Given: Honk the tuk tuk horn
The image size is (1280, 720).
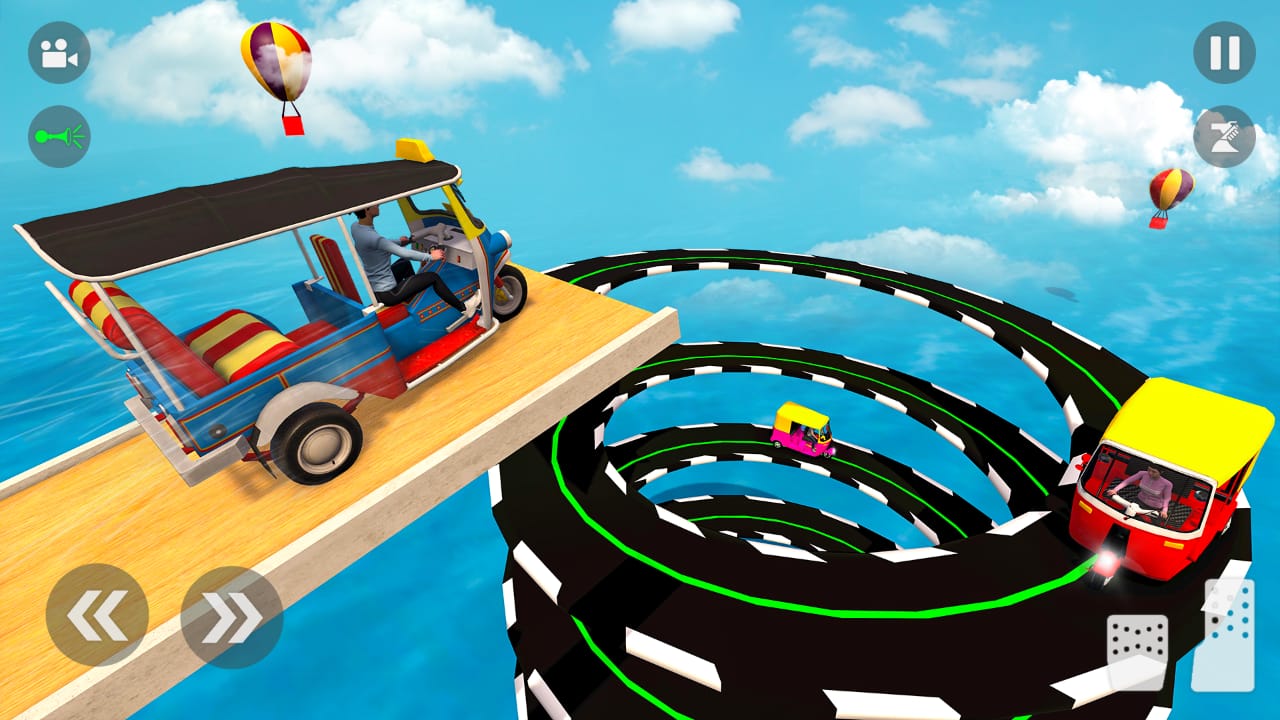Looking at the screenshot, I should 57,137.
